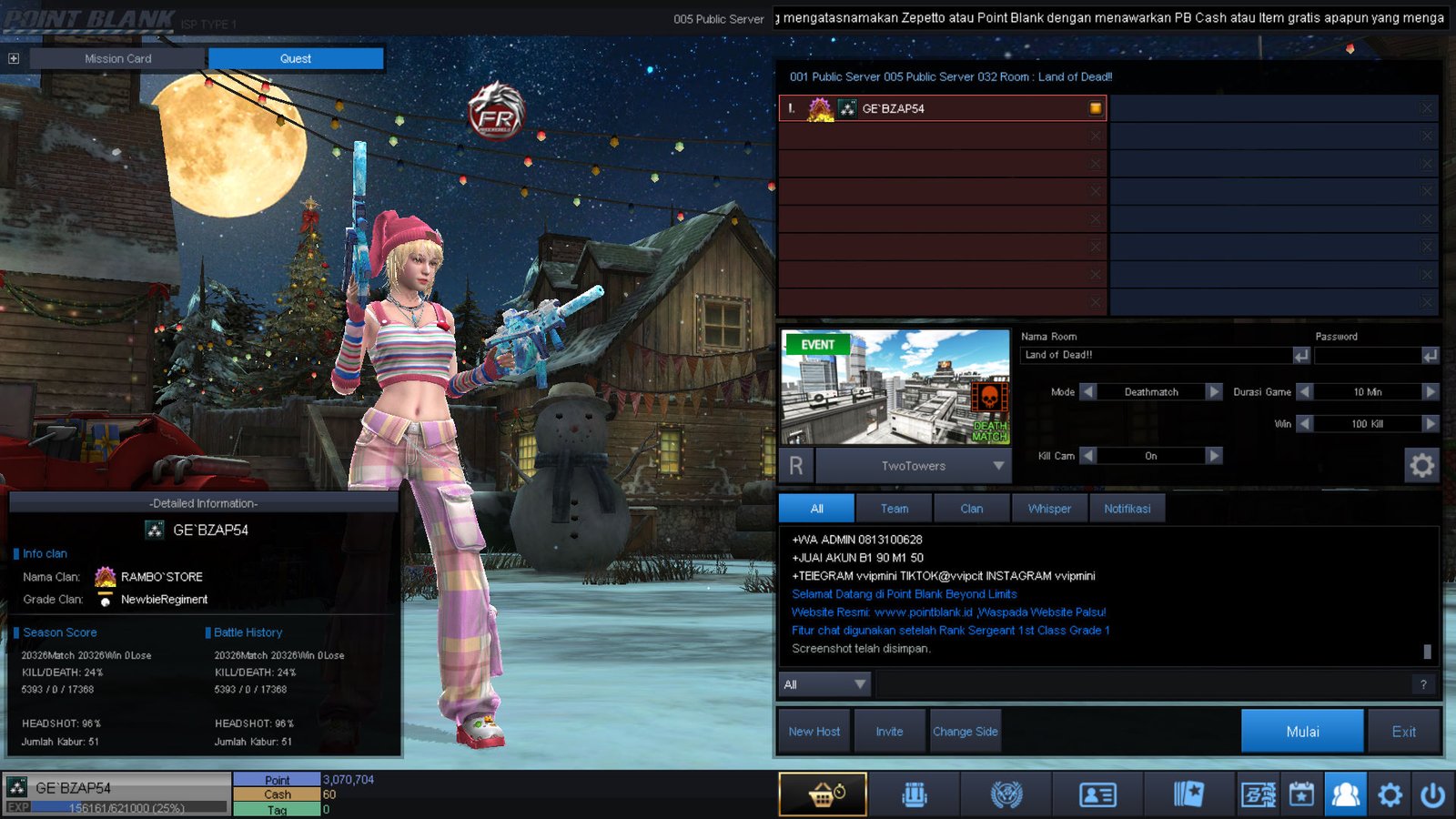The image size is (1456, 819).
Task: Exit the room
Action: point(1403,732)
